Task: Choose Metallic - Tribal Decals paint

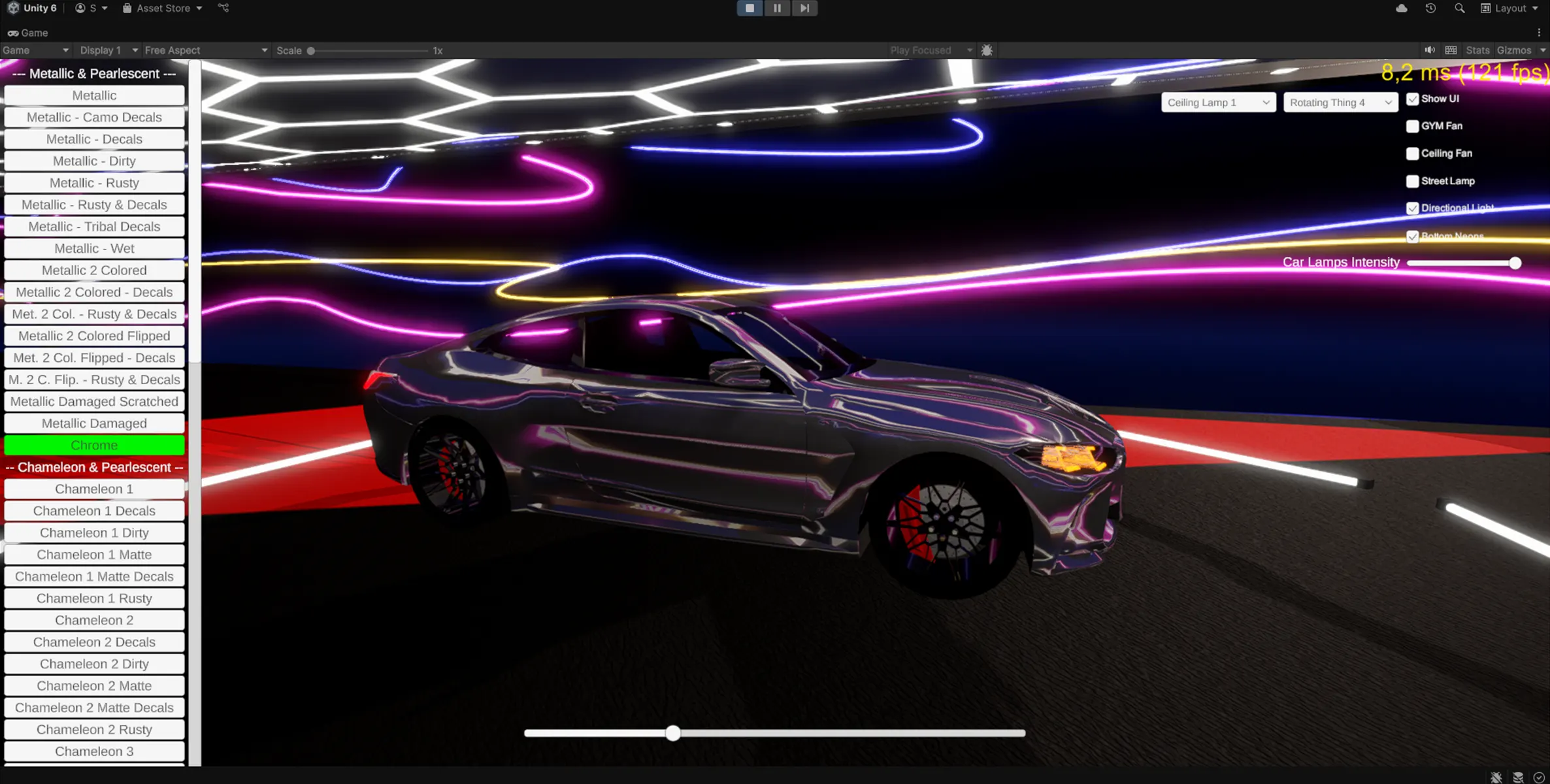Action: [94, 227]
